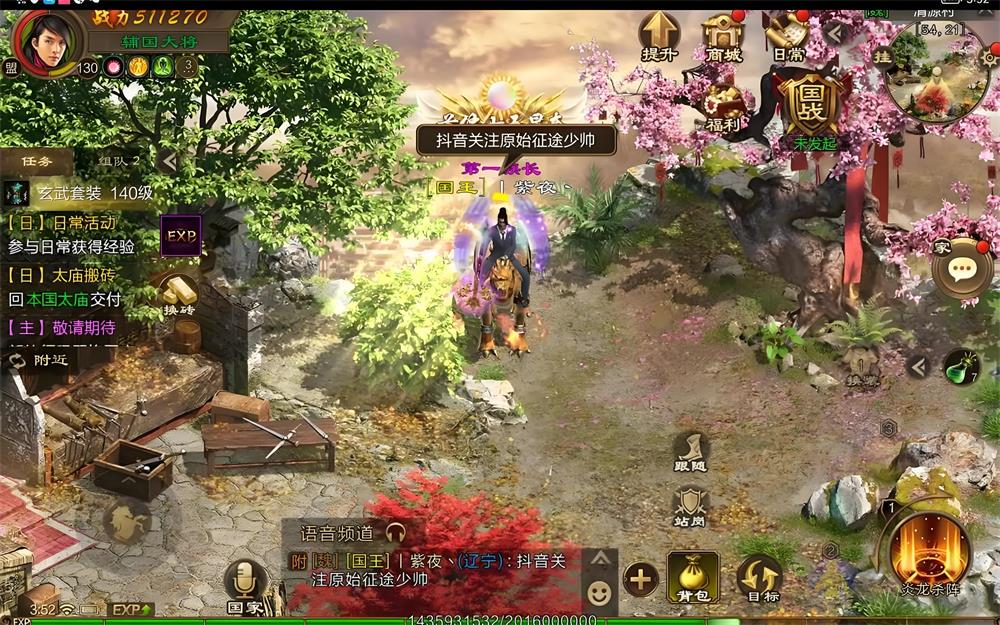The width and height of the screenshot is (1000, 625).
Task: Open the 提升 upgrade menu
Action: pos(659,36)
